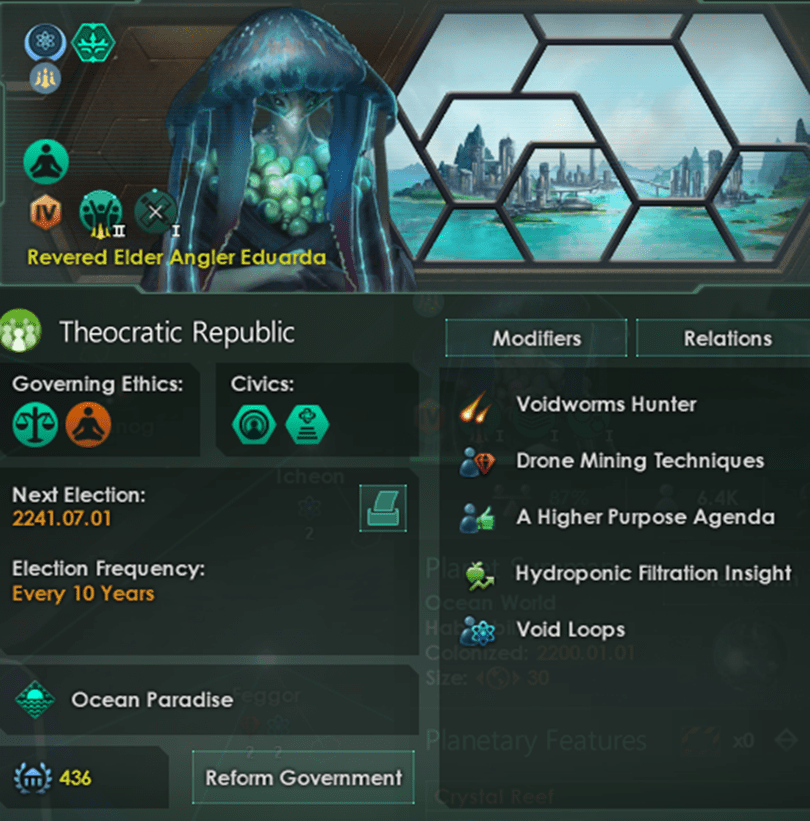Select the scales governing ethic icon
This screenshot has width=810, height=821.
tap(35, 424)
